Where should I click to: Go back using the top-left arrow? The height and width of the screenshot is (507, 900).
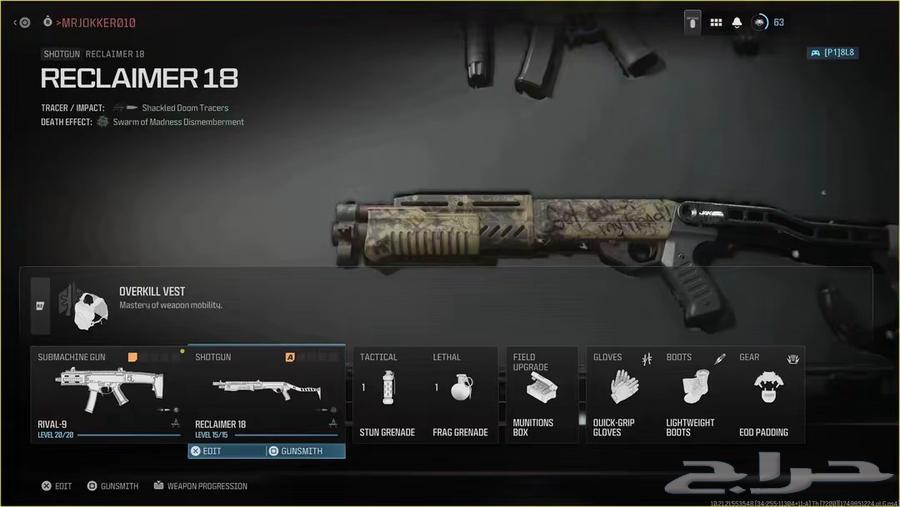pos(15,22)
